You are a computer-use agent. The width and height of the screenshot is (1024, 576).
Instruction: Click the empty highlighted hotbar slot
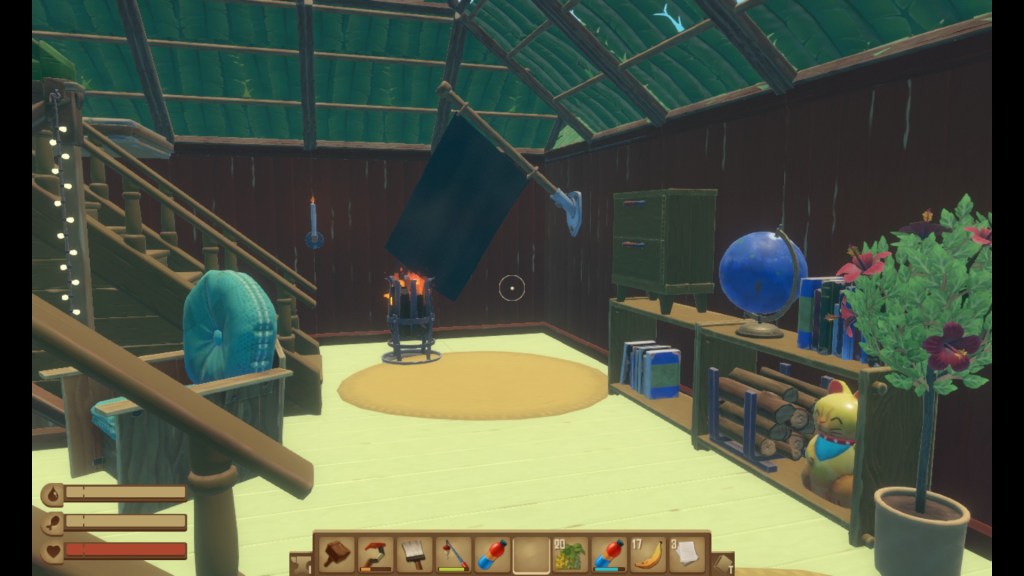click(x=531, y=553)
